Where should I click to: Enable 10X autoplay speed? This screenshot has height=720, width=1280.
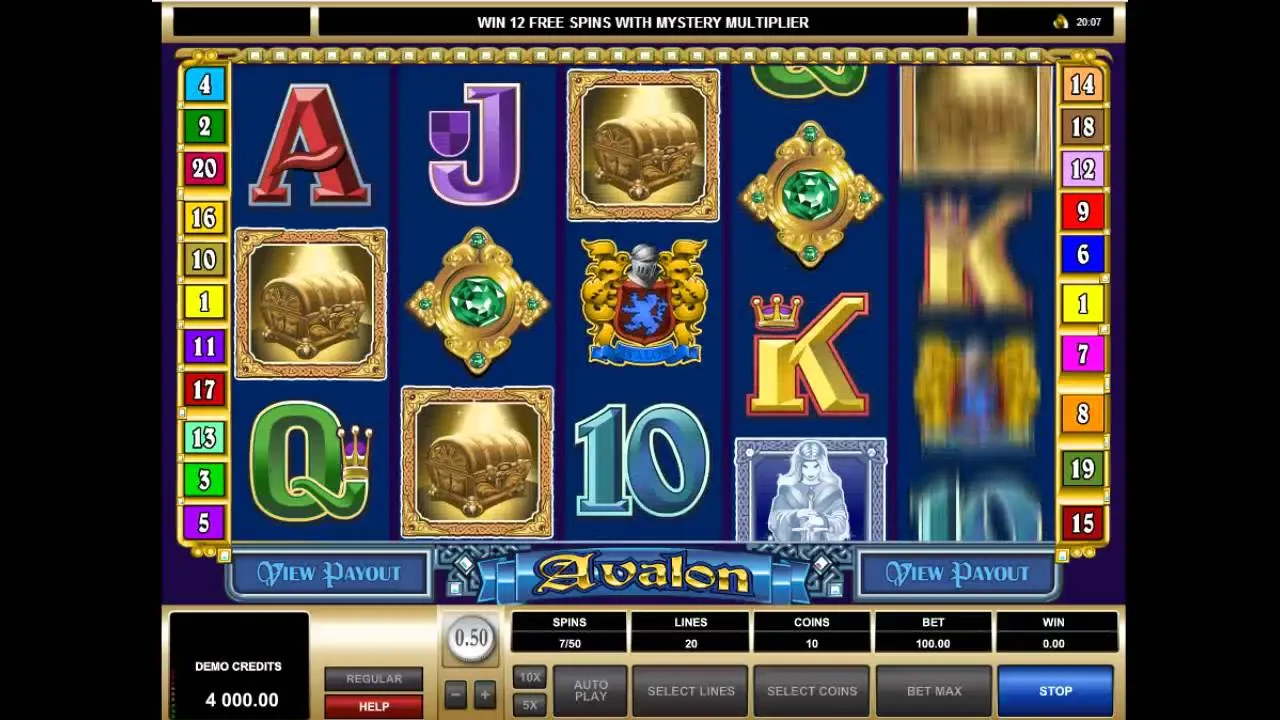529,677
